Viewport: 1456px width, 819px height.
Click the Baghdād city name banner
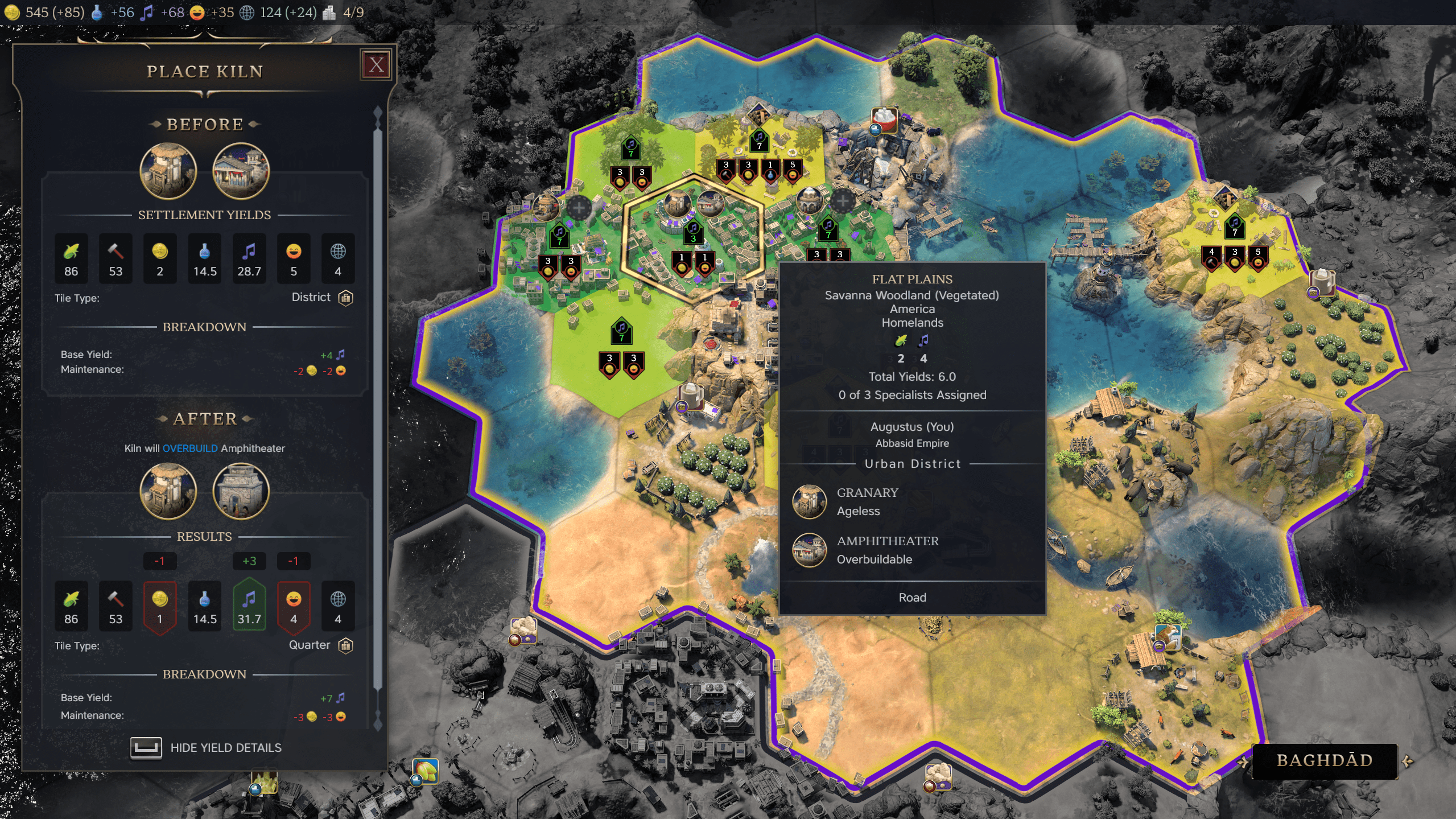1324,760
